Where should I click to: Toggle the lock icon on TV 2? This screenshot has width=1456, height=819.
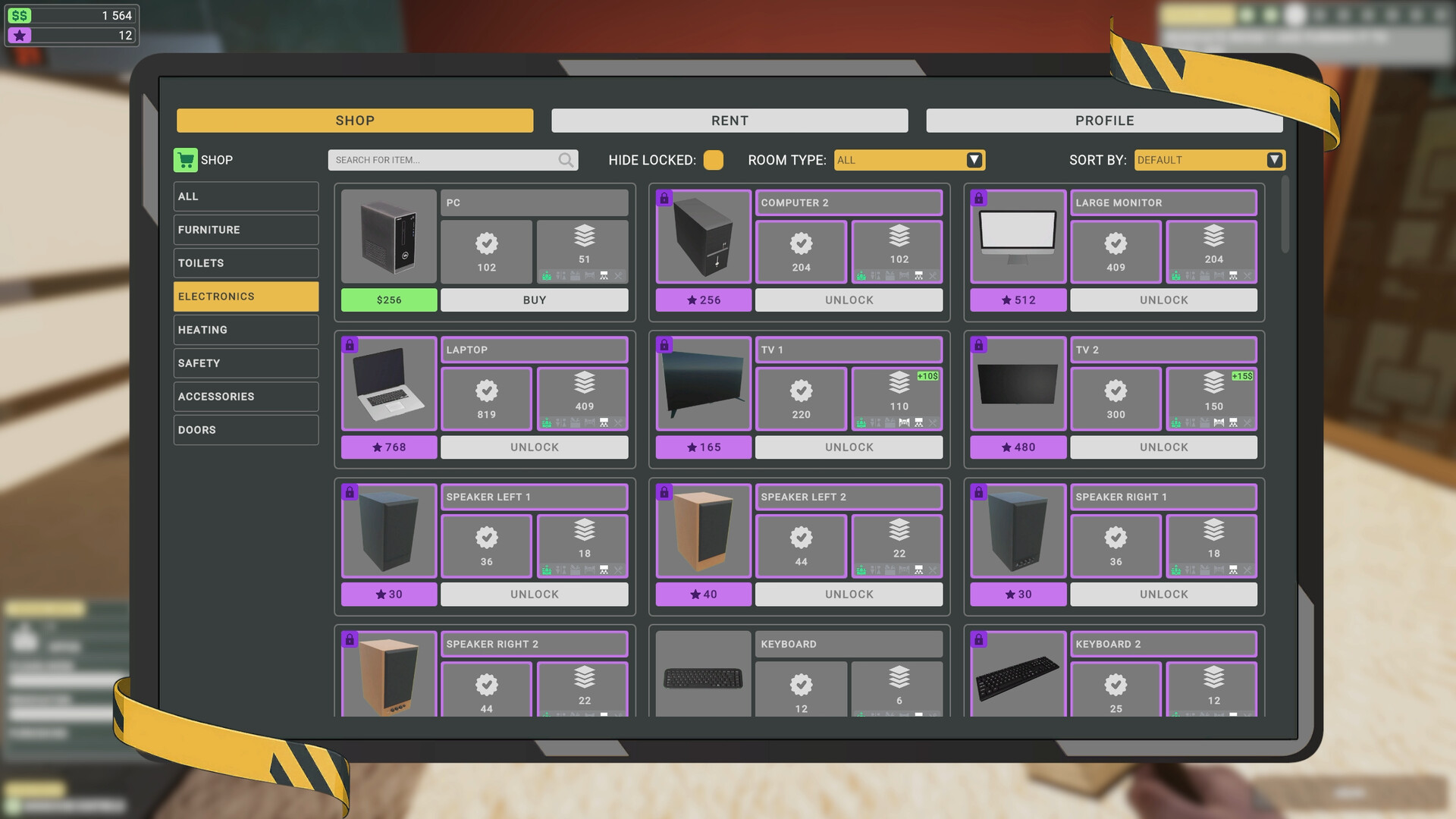979,345
